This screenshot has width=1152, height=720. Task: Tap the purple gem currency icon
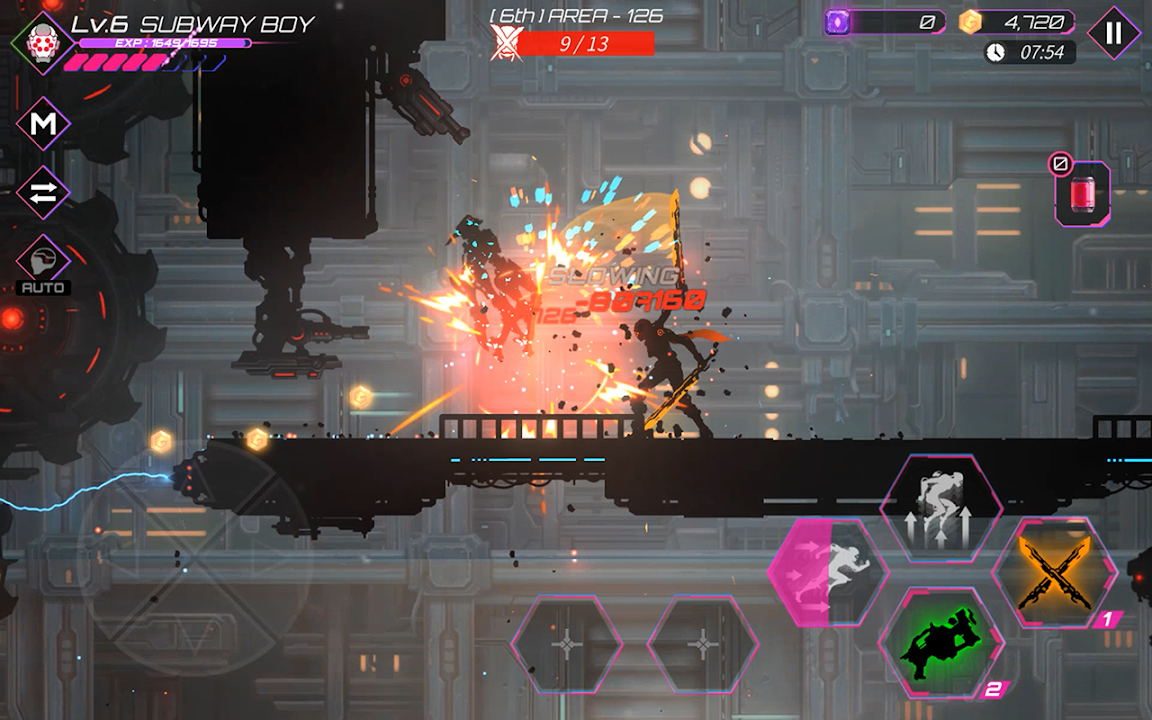point(838,22)
